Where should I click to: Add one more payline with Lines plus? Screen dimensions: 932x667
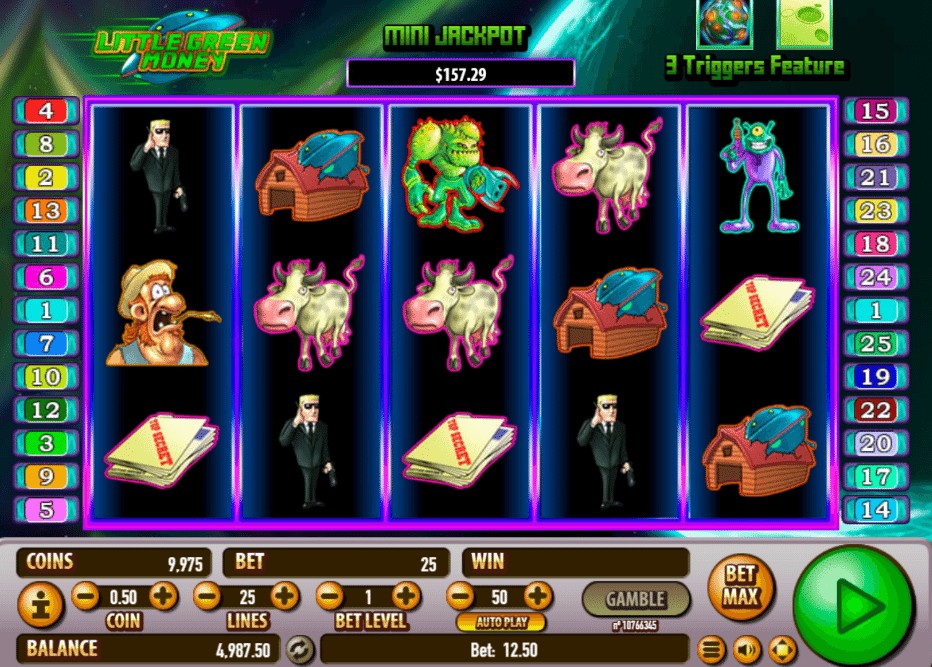click(x=285, y=597)
